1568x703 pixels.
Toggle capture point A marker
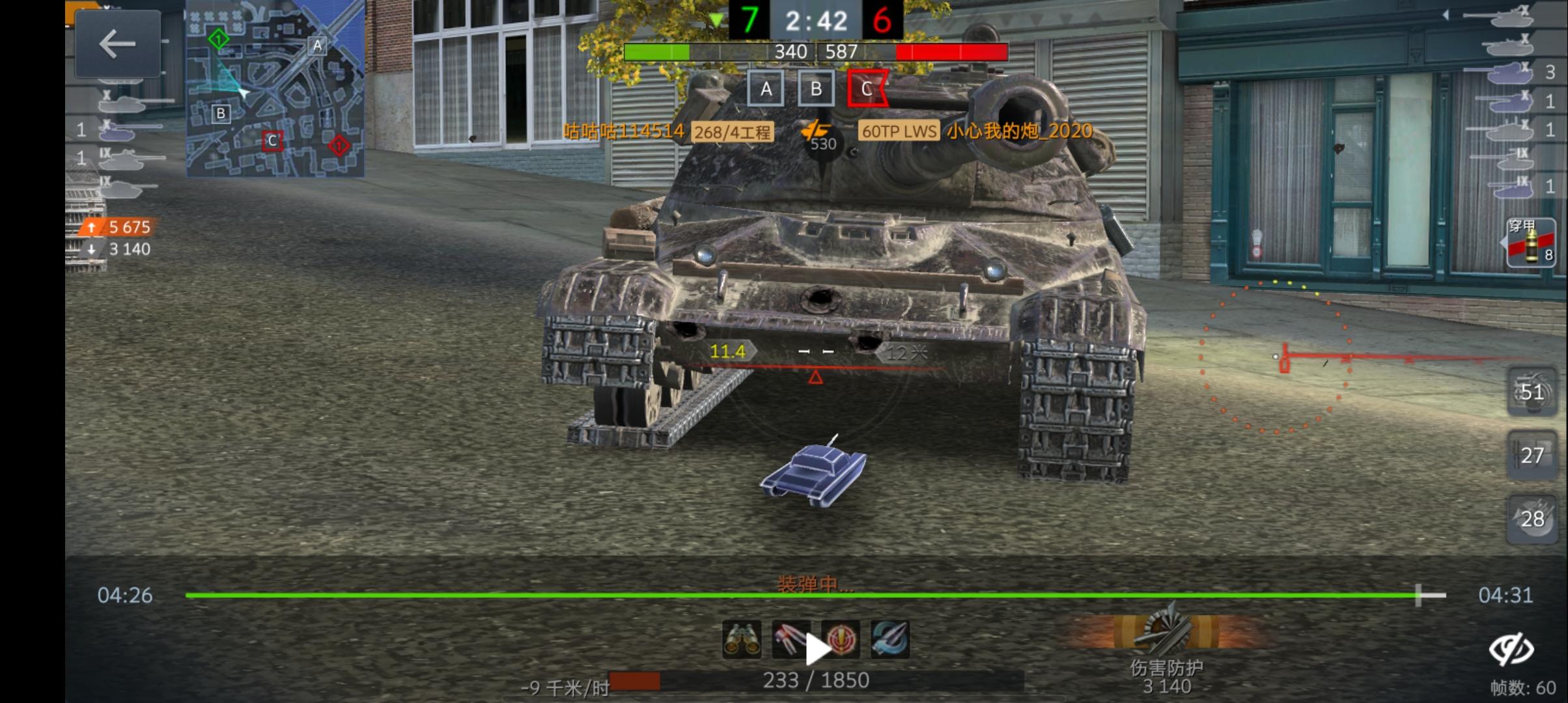tap(767, 89)
